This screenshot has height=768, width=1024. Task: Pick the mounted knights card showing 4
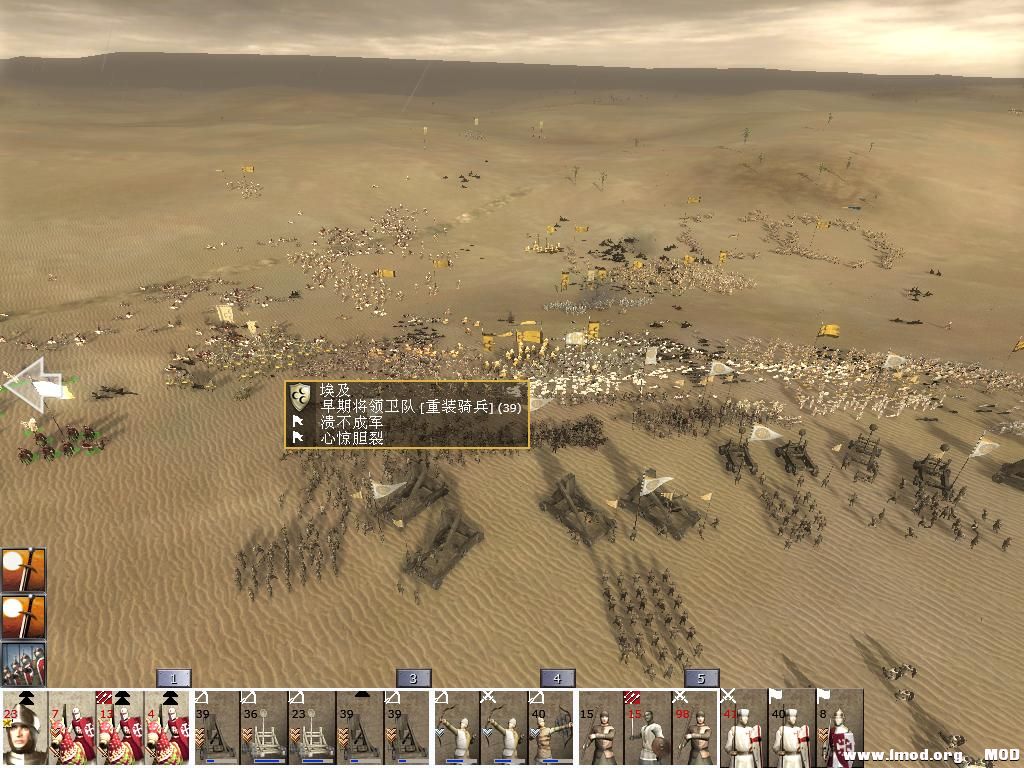(x=167, y=729)
